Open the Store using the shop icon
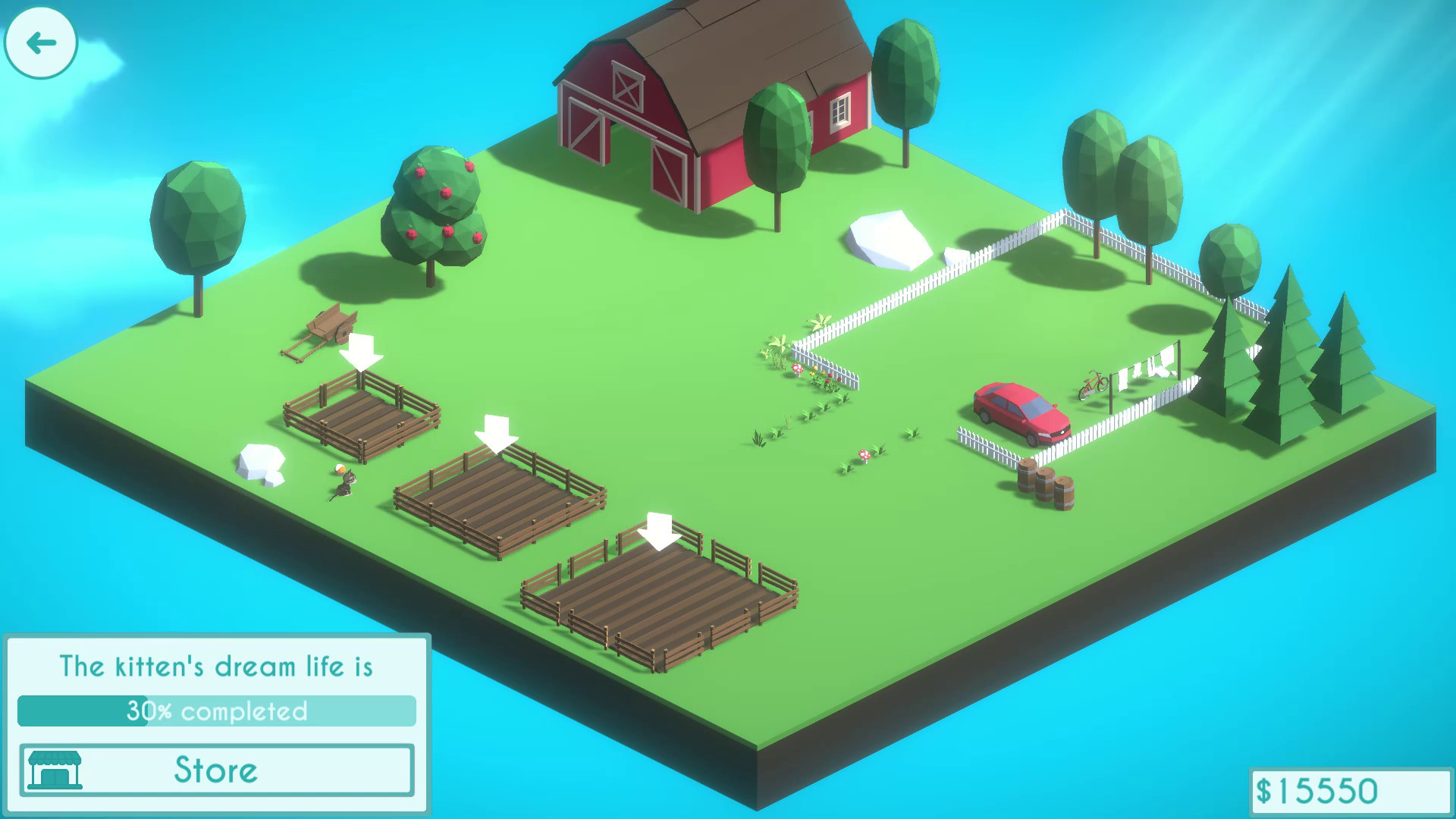The width and height of the screenshot is (1456, 819). pyautogui.click(x=55, y=770)
